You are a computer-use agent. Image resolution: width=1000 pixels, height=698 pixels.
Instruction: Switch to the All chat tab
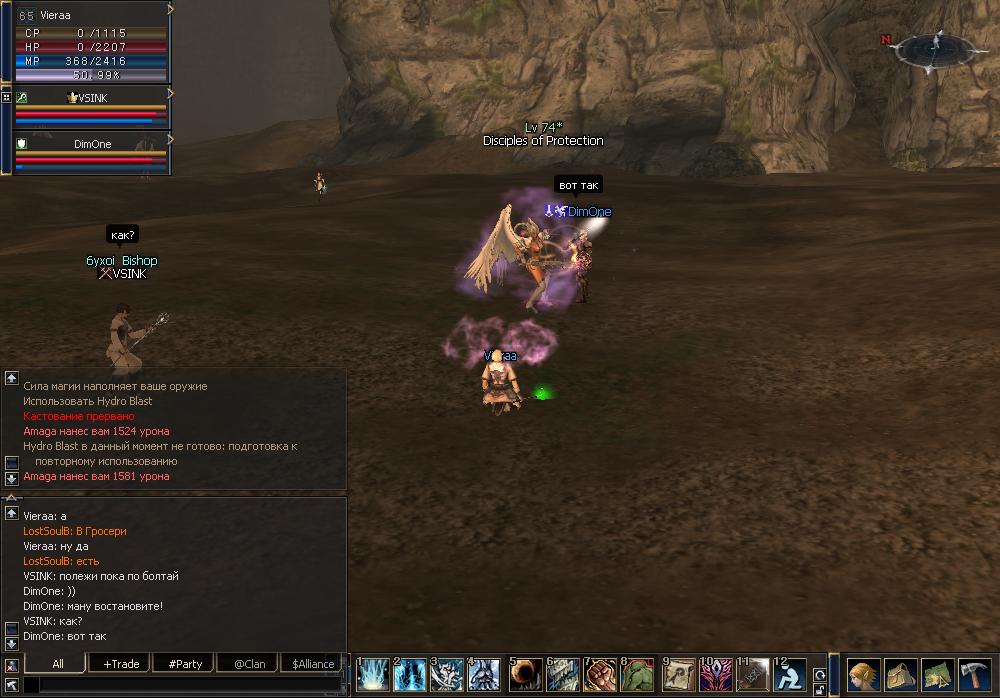coord(57,664)
